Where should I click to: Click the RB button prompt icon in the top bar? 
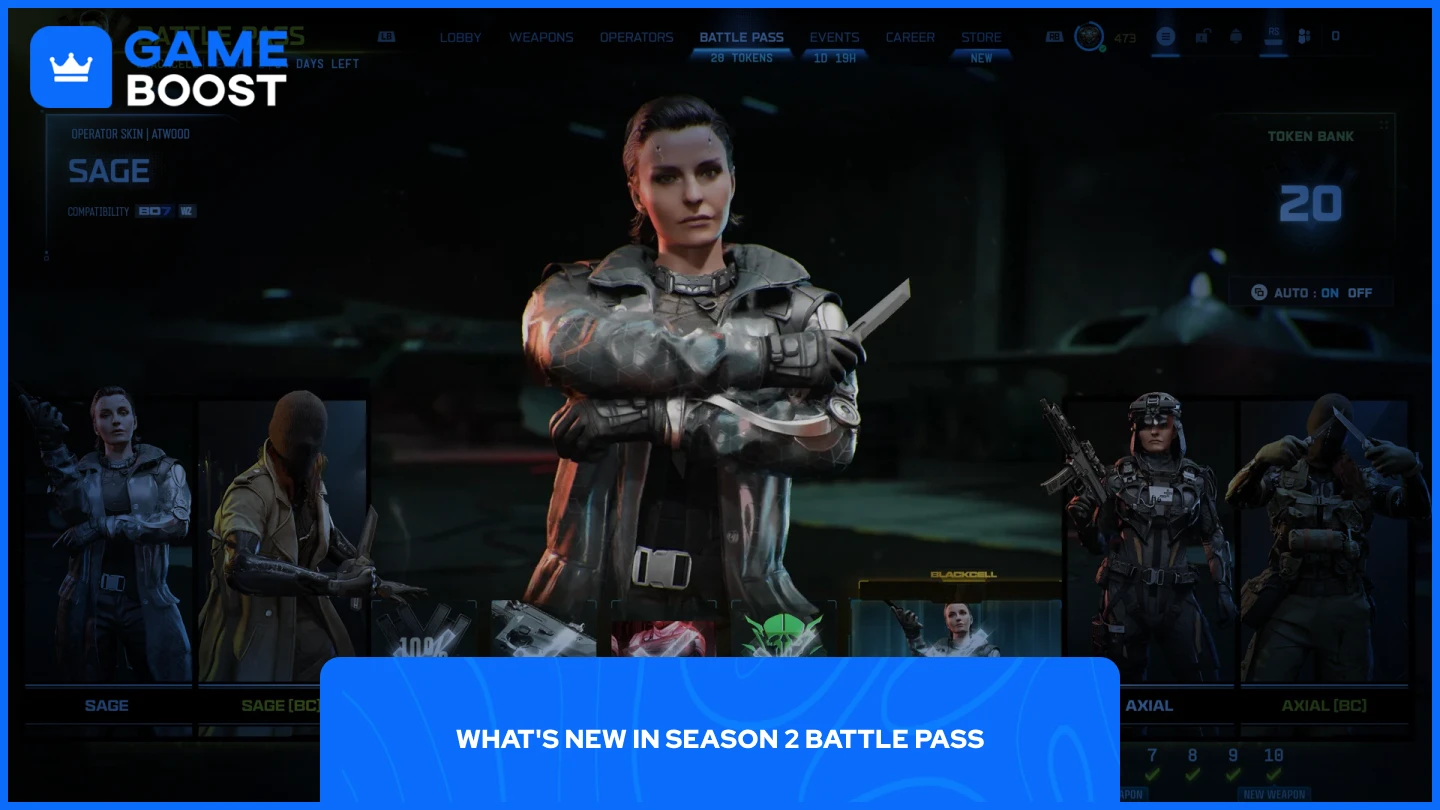click(1055, 36)
